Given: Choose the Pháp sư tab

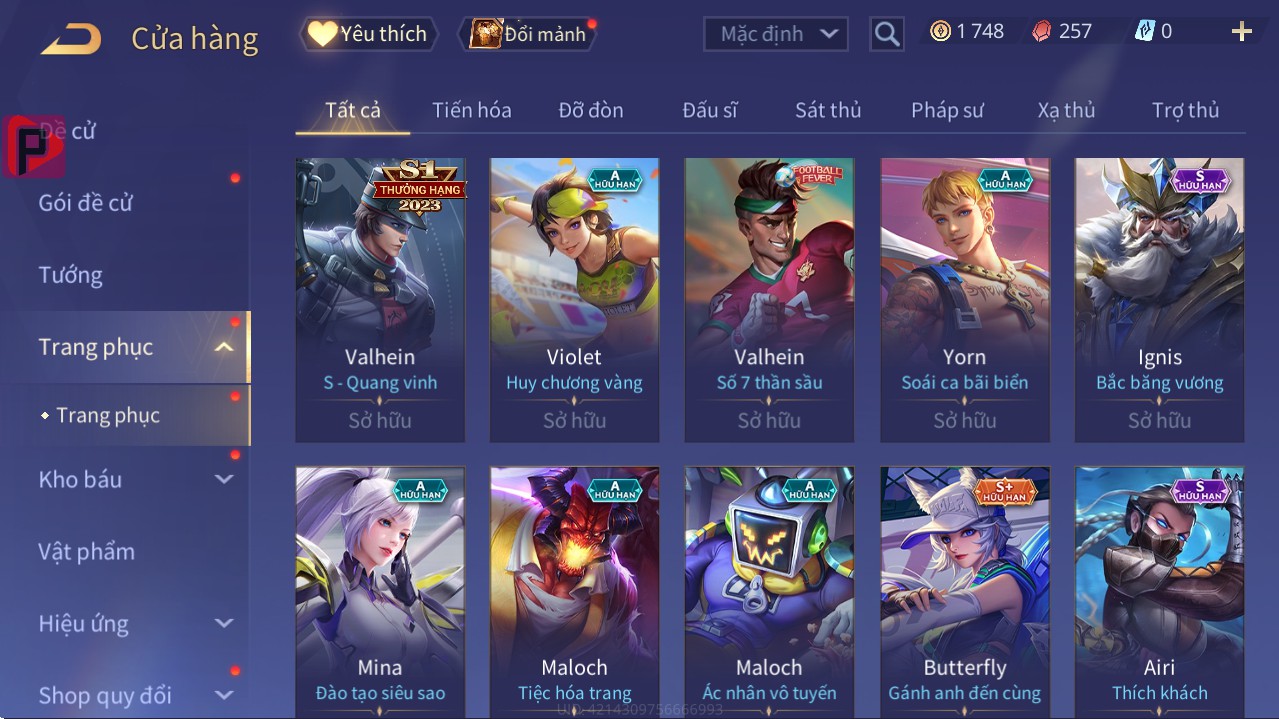Looking at the screenshot, I should coord(947,110).
